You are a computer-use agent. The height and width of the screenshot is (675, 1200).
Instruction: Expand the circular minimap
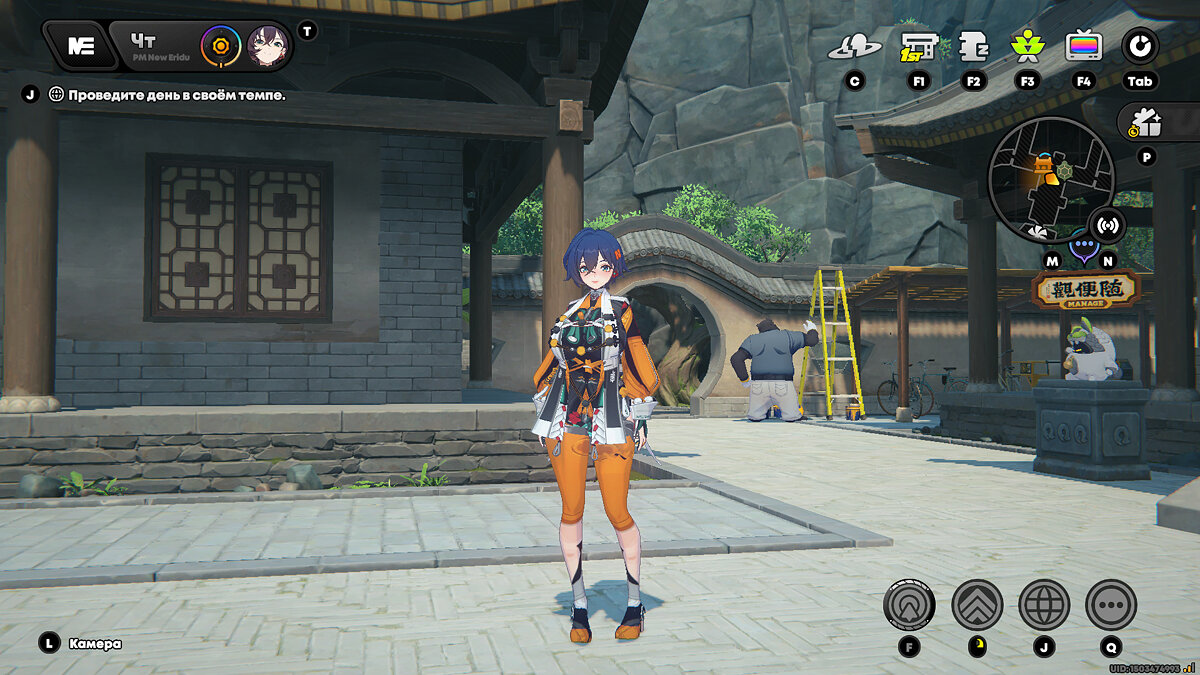pyautogui.click(x=1050, y=180)
